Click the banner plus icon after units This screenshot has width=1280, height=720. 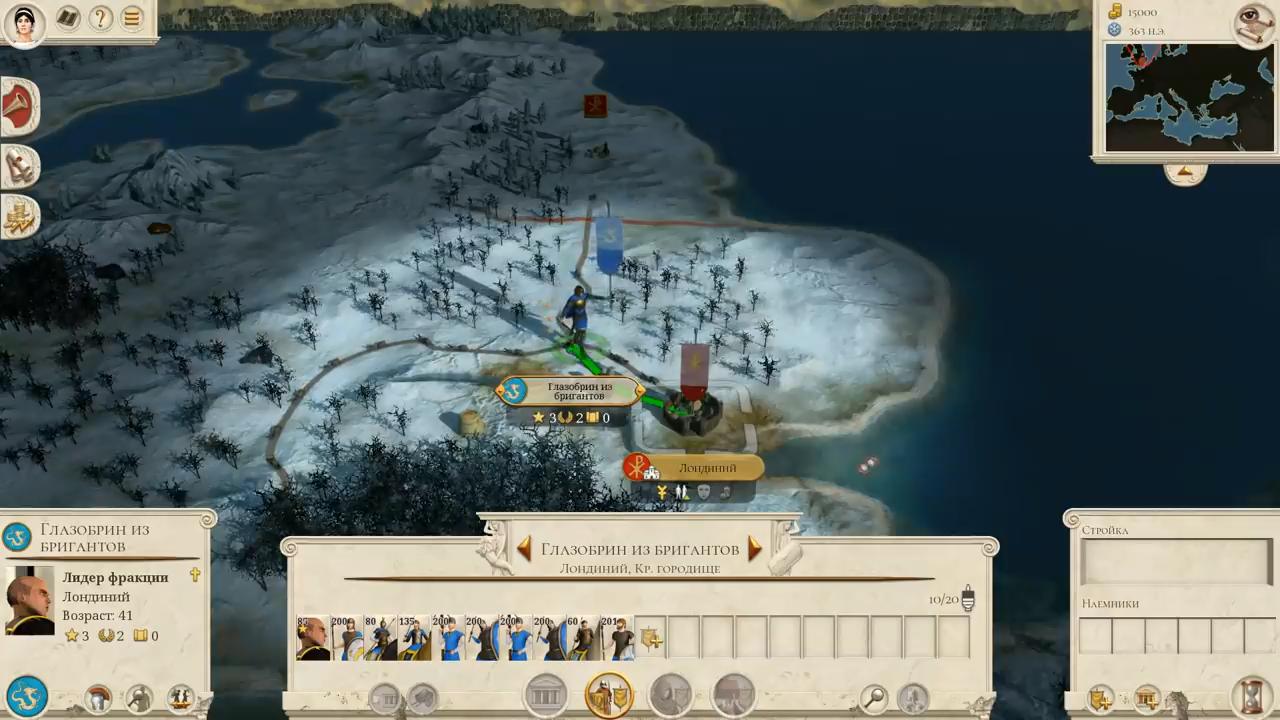(651, 638)
